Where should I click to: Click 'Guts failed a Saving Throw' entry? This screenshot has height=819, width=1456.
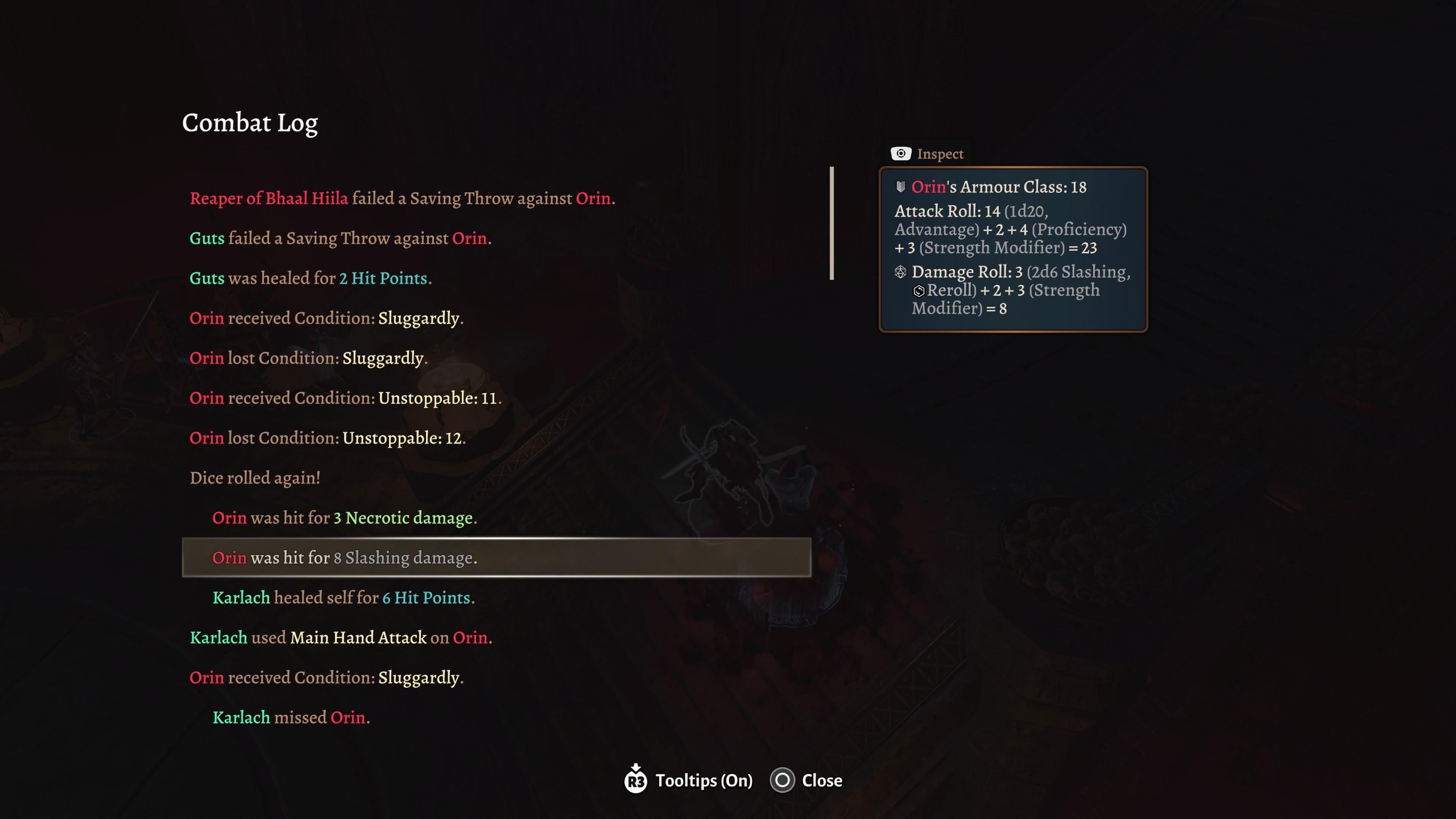[x=340, y=238]
